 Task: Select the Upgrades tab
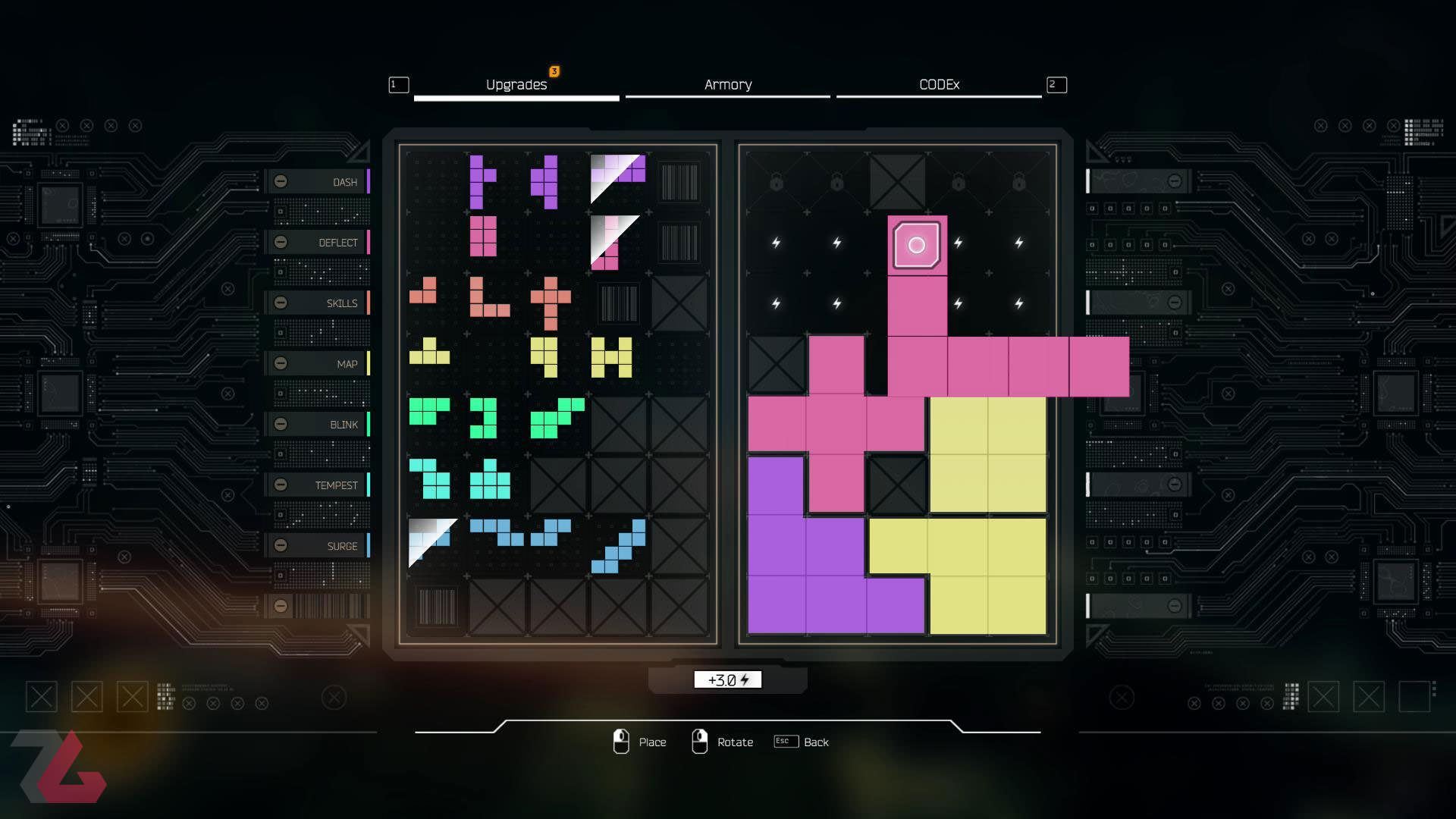(x=516, y=85)
